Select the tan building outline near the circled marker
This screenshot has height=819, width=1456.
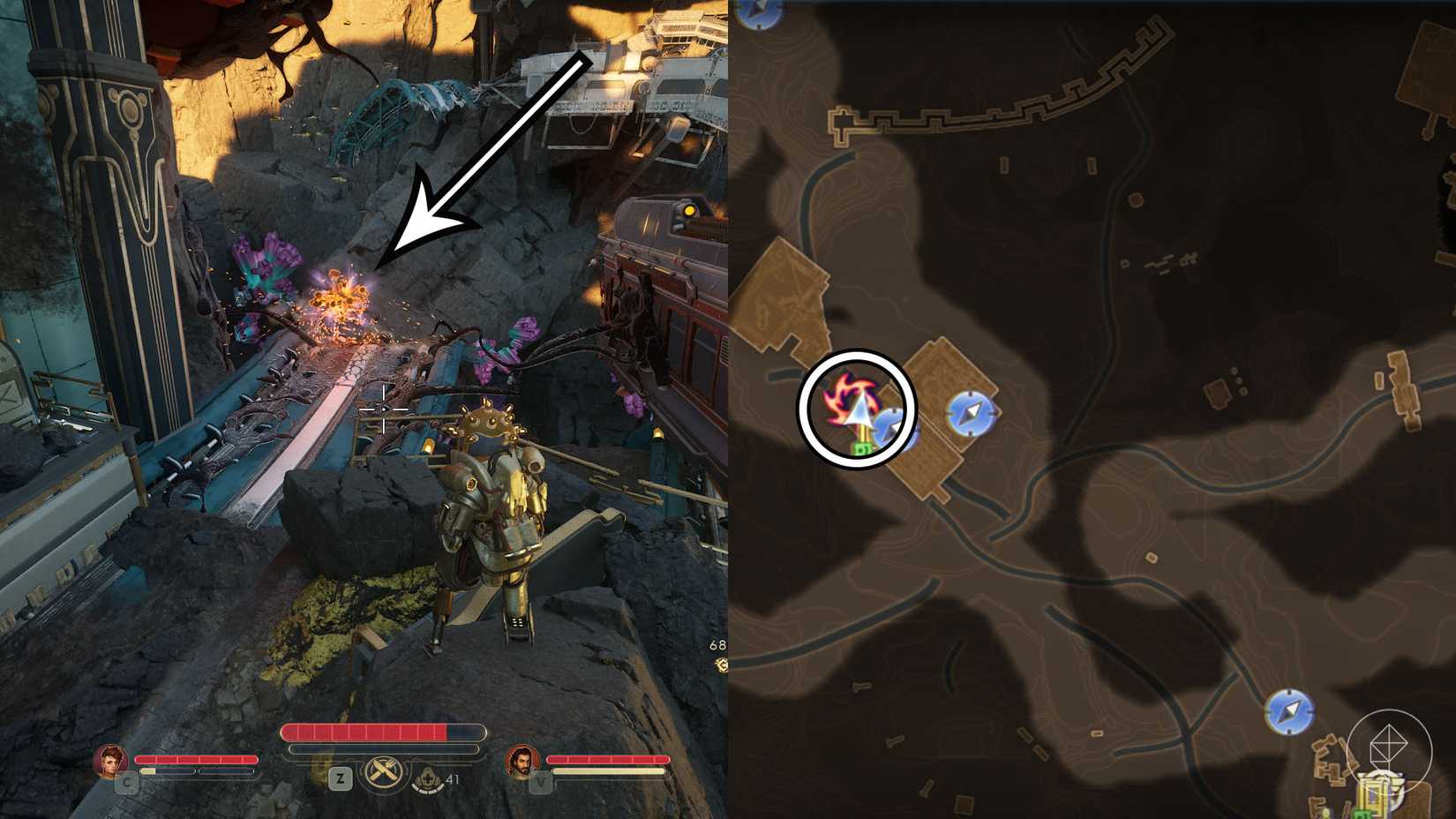[935, 463]
